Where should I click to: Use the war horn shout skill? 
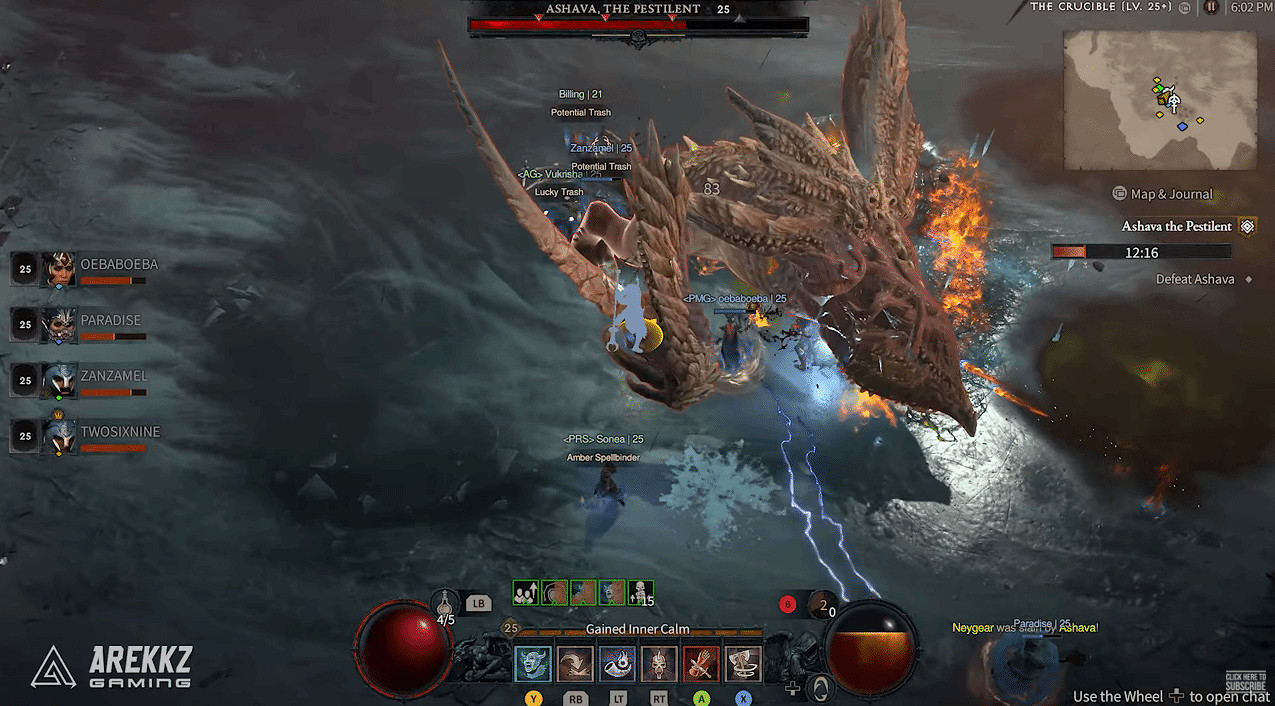coord(617,664)
